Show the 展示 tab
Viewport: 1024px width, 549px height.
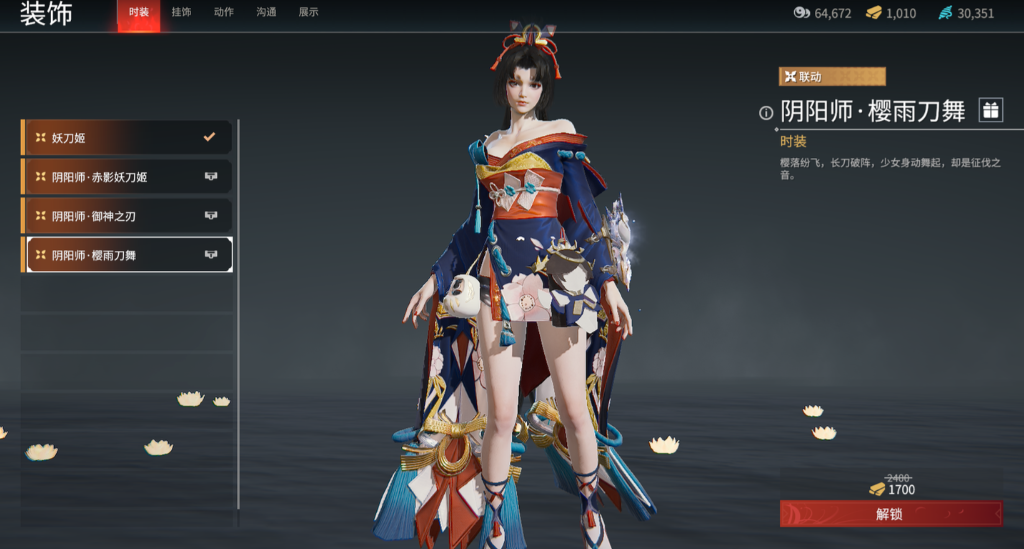click(x=309, y=13)
